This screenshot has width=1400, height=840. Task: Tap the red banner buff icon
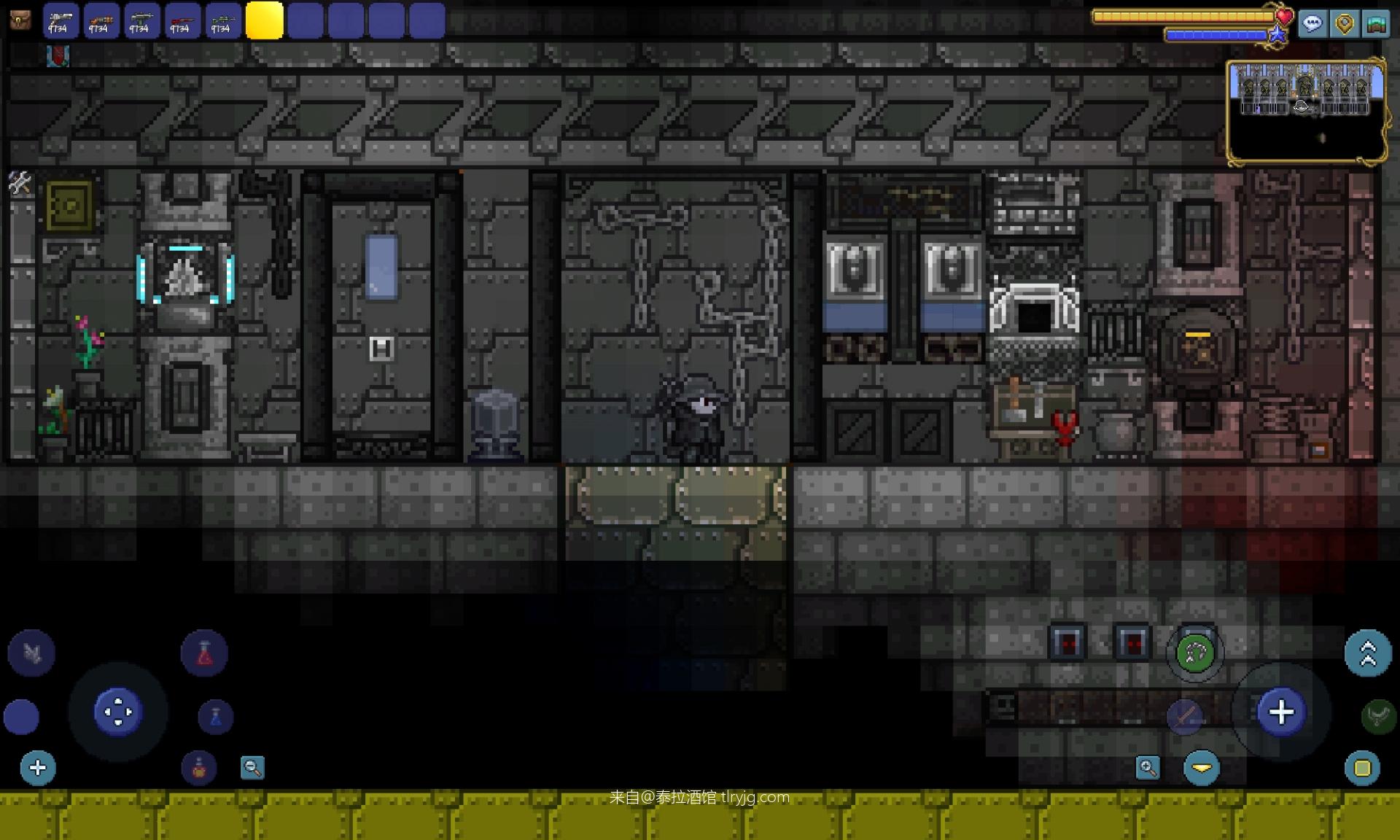point(58,56)
